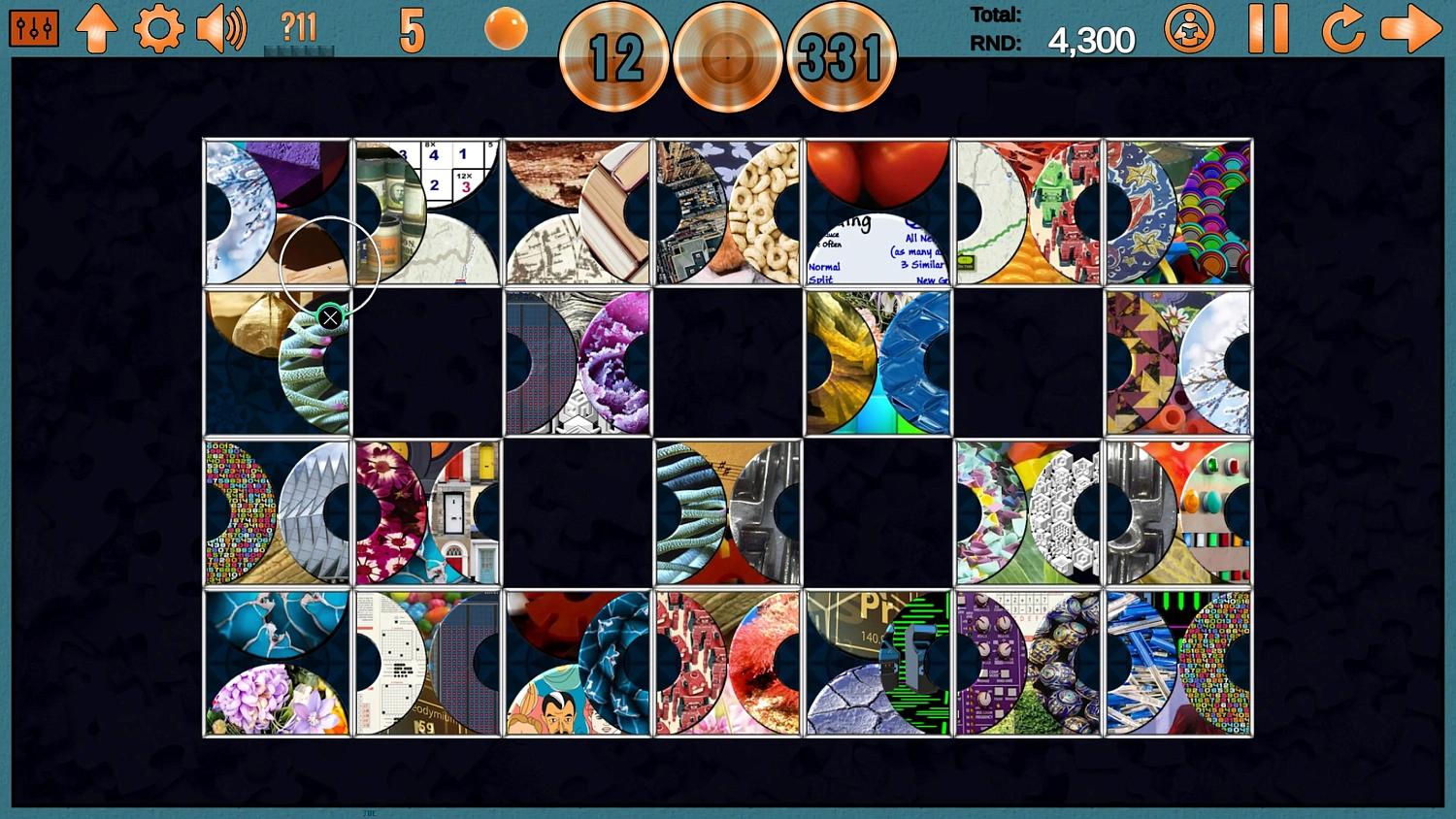
Task: Click the blank middle disc
Action: [727, 56]
